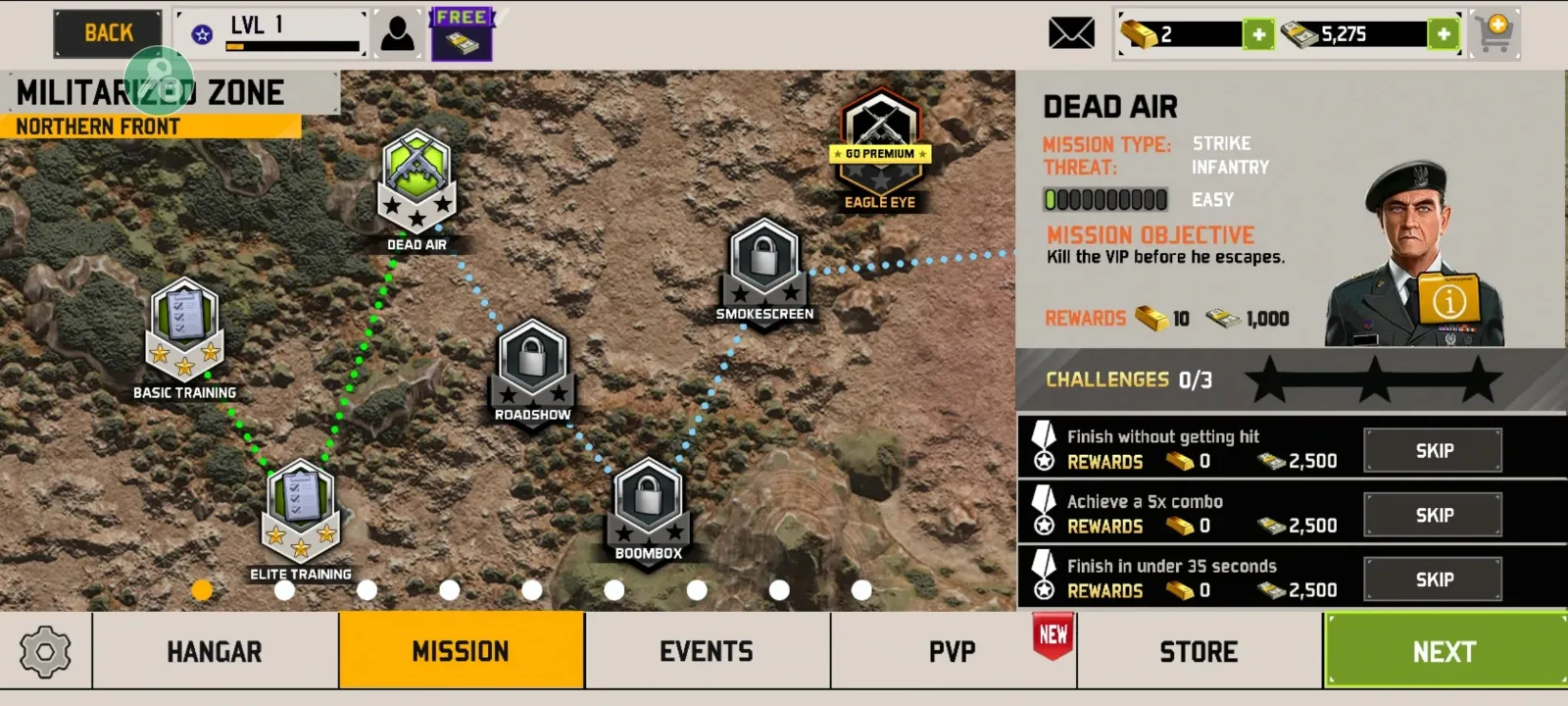
Task: Add more cash with plus button
Action: point(1443,35)
